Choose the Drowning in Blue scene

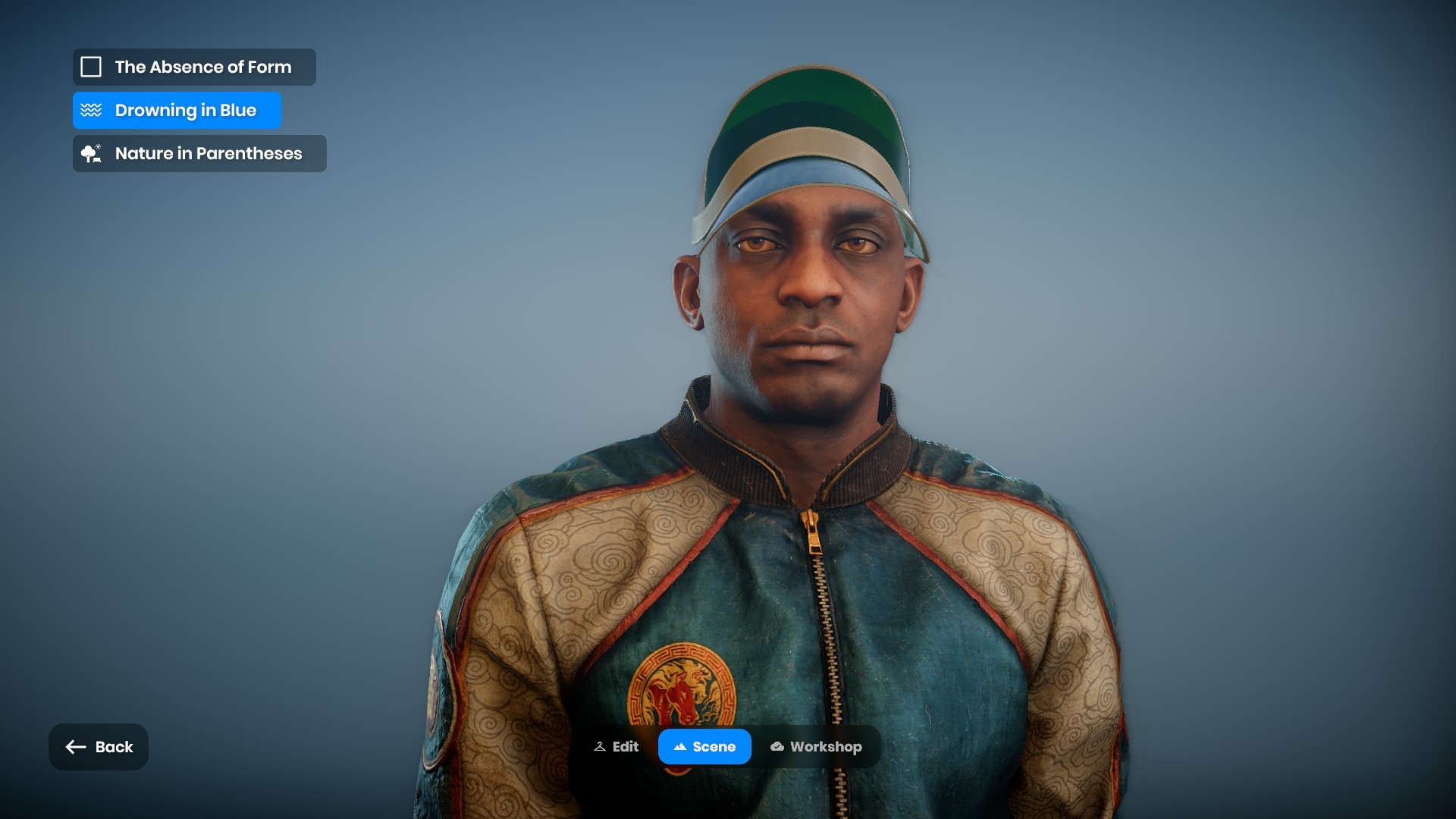point(177,111)
